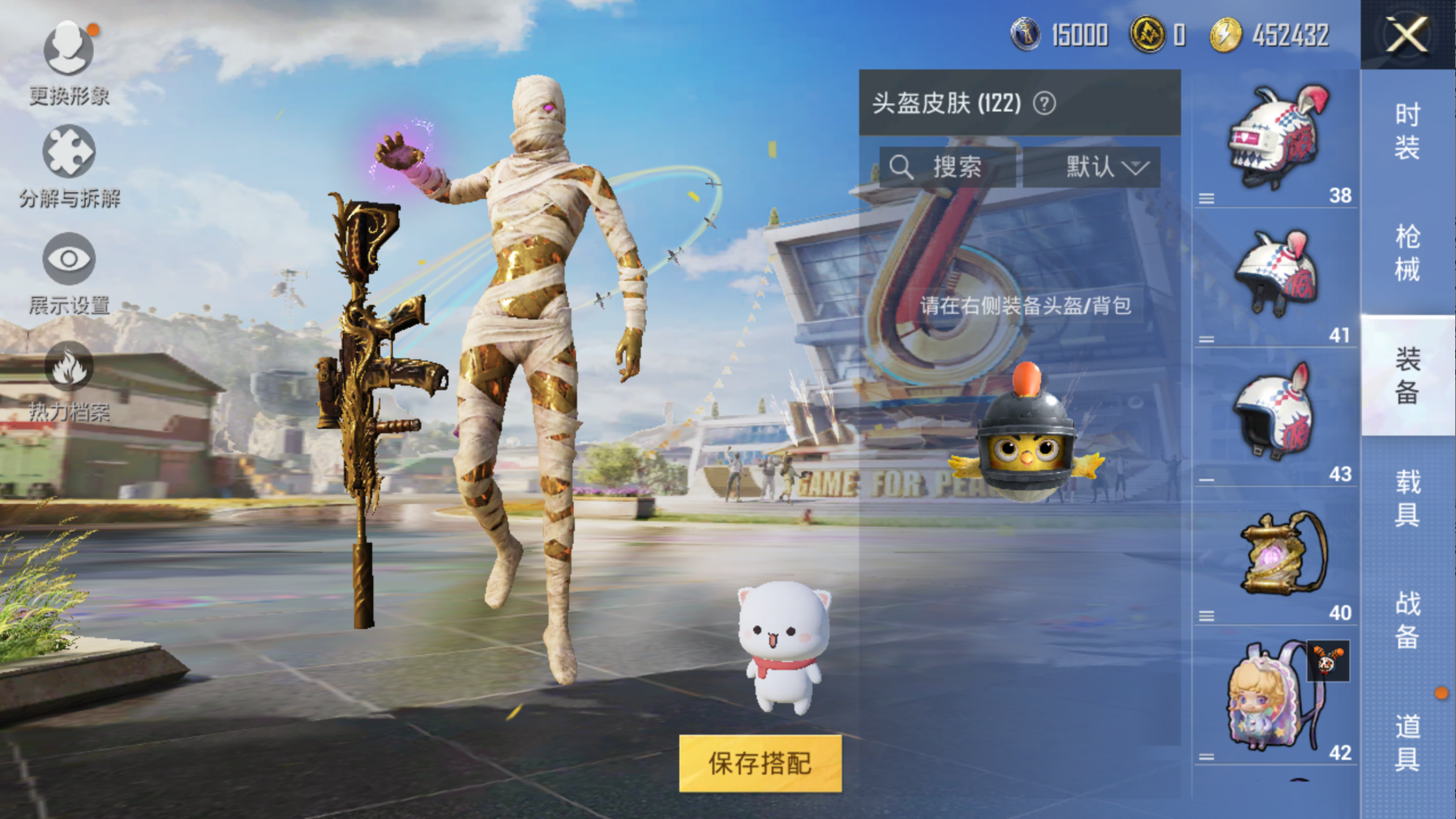Select the 装备 tab
The image size is (1456, 819).
[1407, 375]
